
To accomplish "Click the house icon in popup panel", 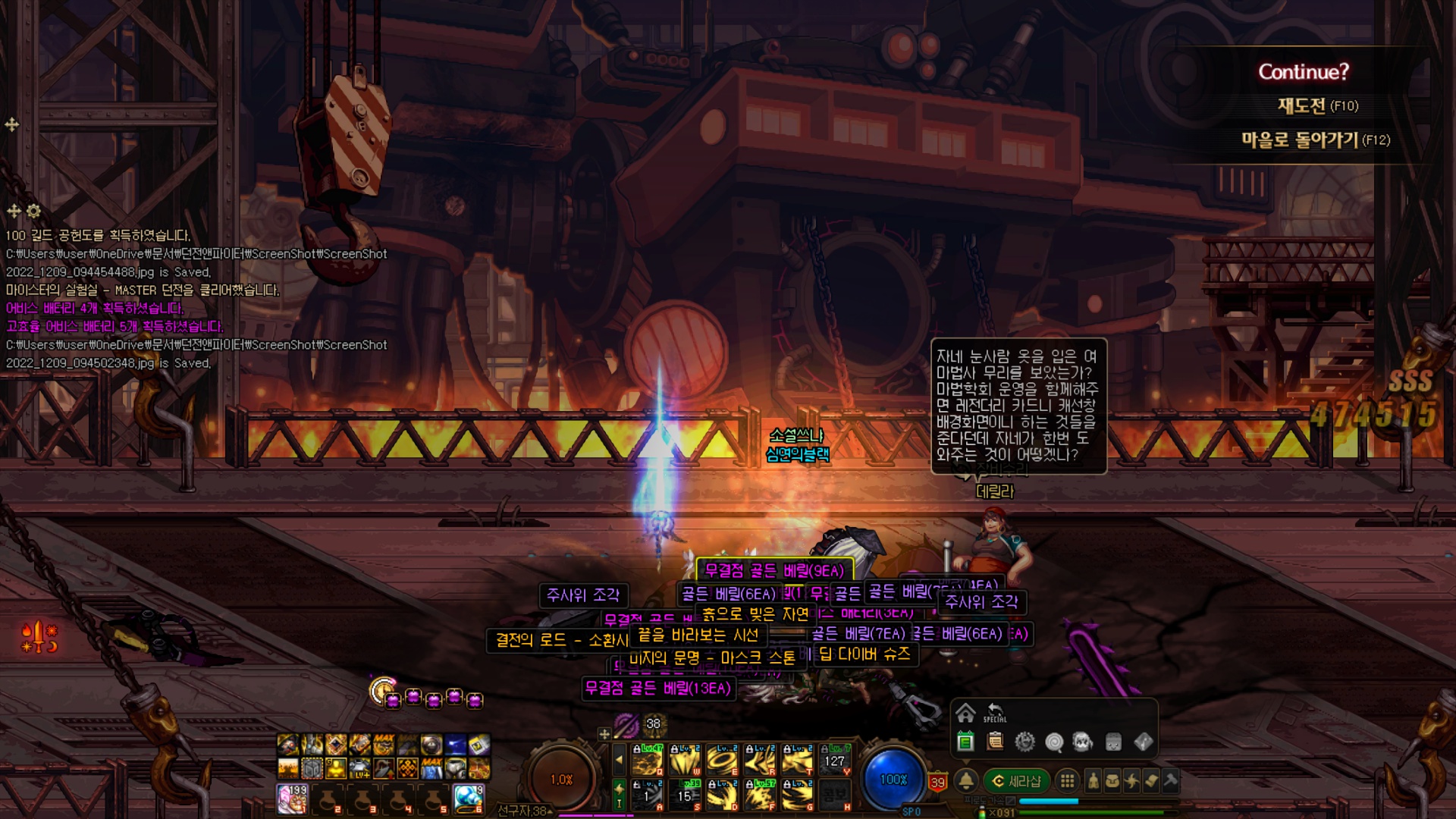I will point(965,713).
